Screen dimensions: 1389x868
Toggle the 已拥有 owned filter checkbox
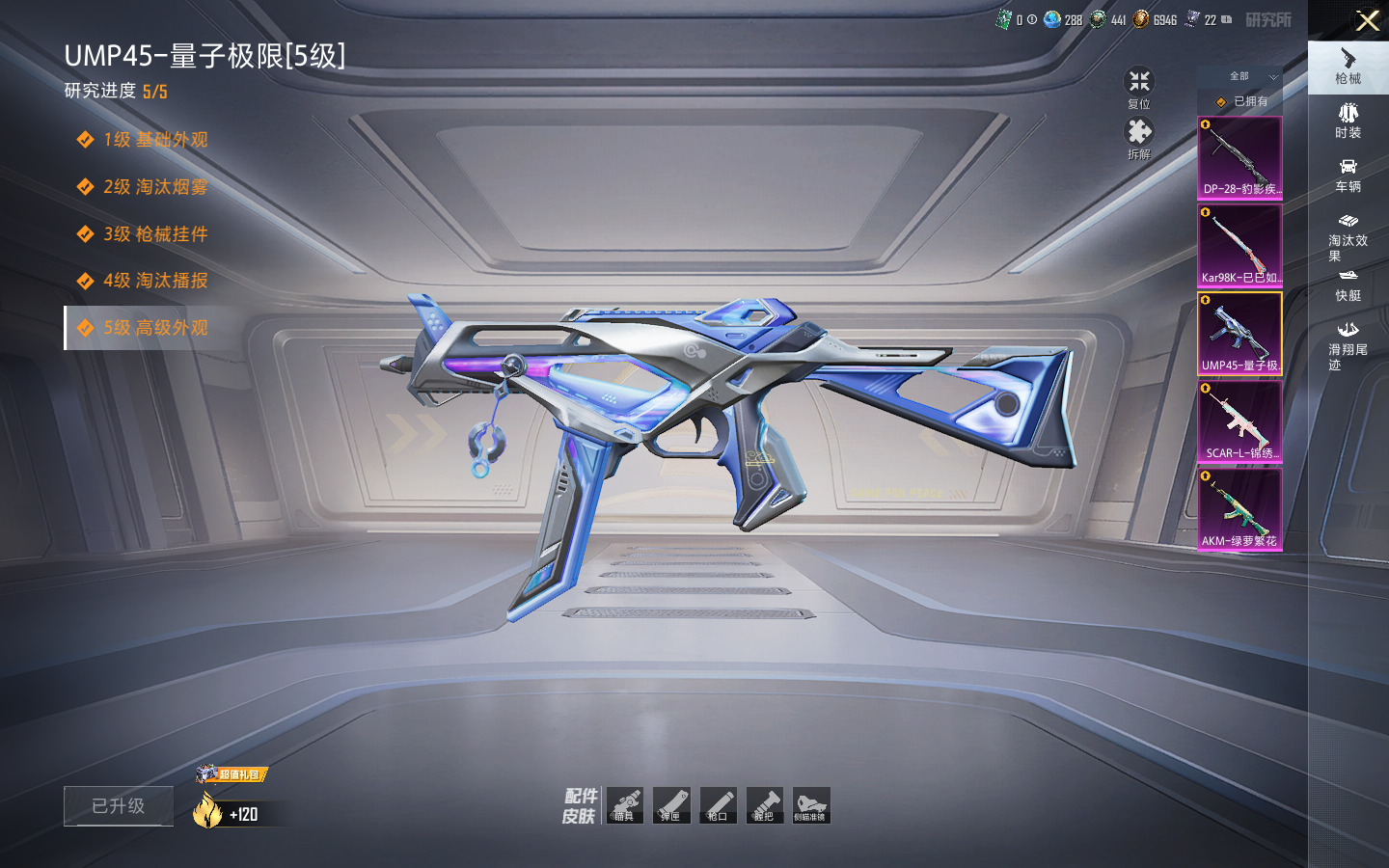point(1222,101)
